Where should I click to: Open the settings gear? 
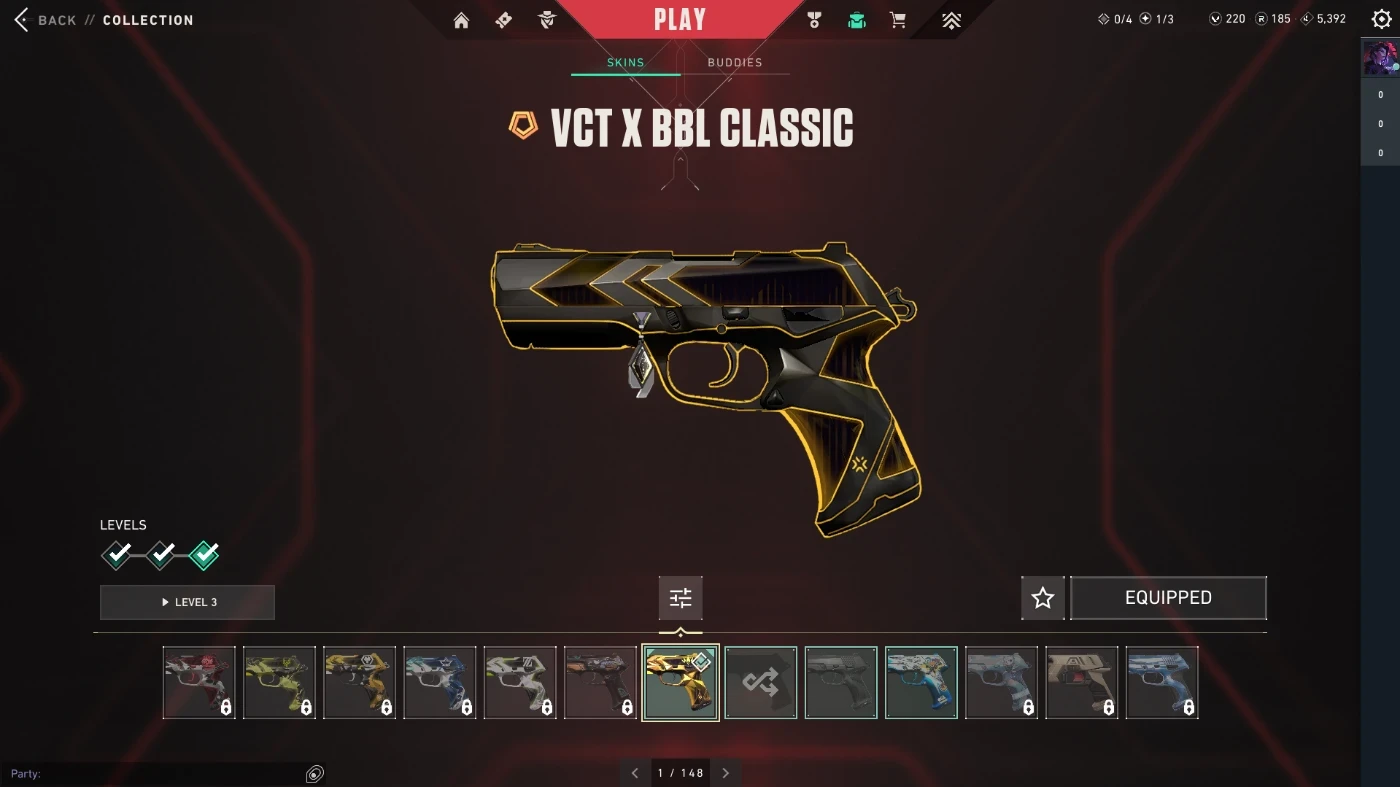(1381, 20)
